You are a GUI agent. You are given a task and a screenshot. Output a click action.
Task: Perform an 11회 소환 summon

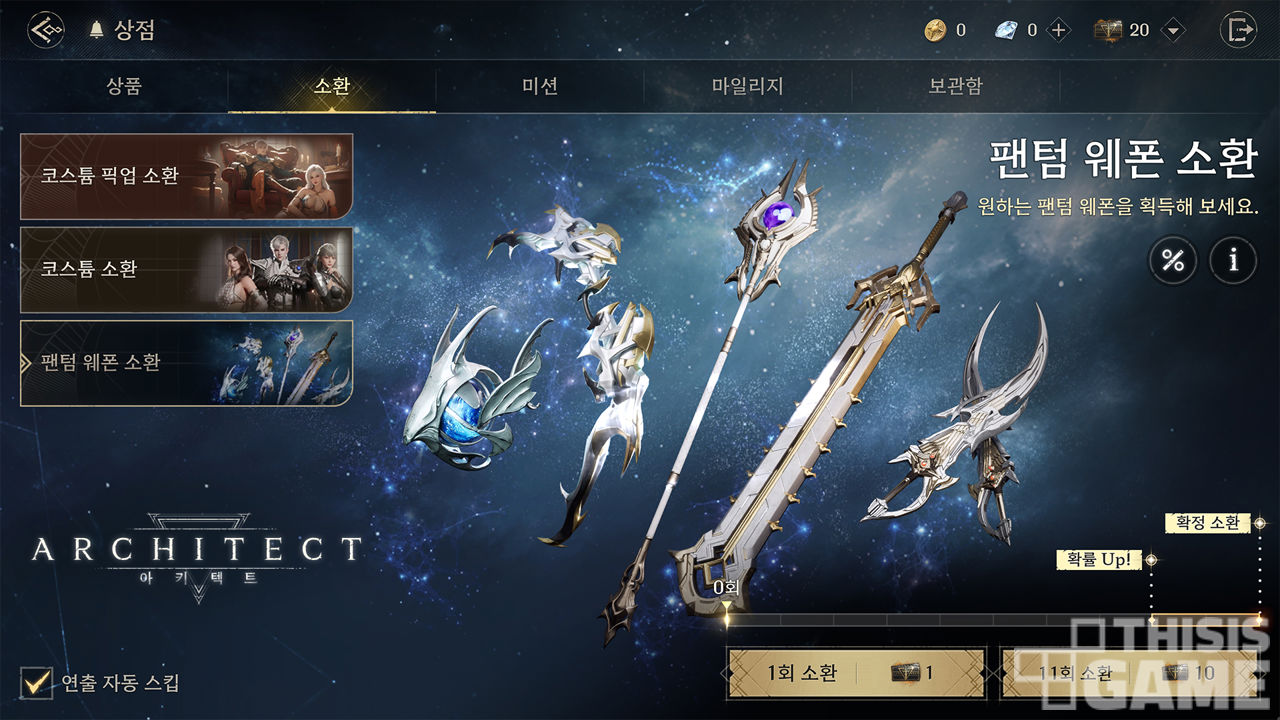tap(1130, 673)
